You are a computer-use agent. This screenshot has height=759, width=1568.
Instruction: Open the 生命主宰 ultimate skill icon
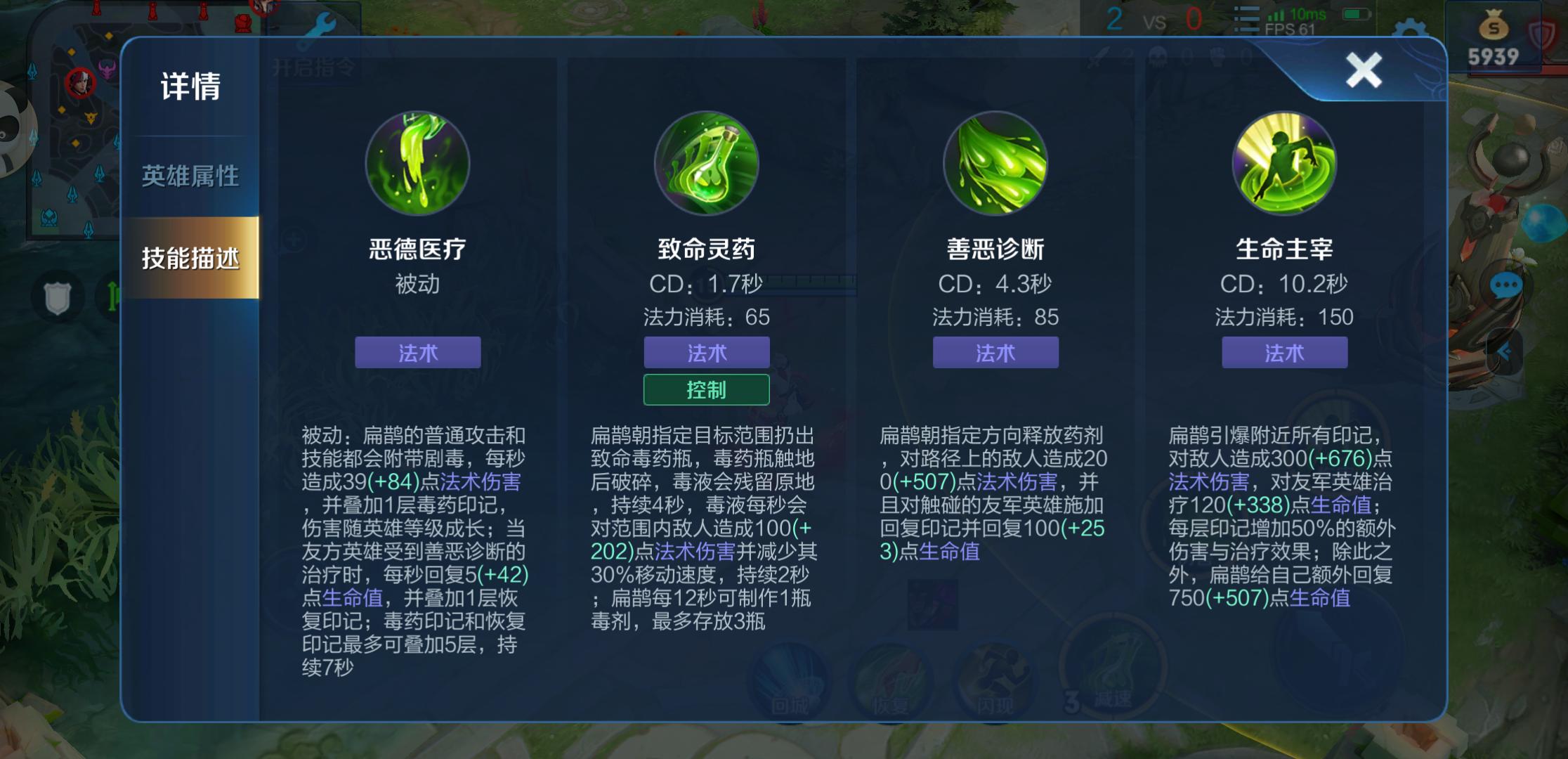(x=1283, y=163)
